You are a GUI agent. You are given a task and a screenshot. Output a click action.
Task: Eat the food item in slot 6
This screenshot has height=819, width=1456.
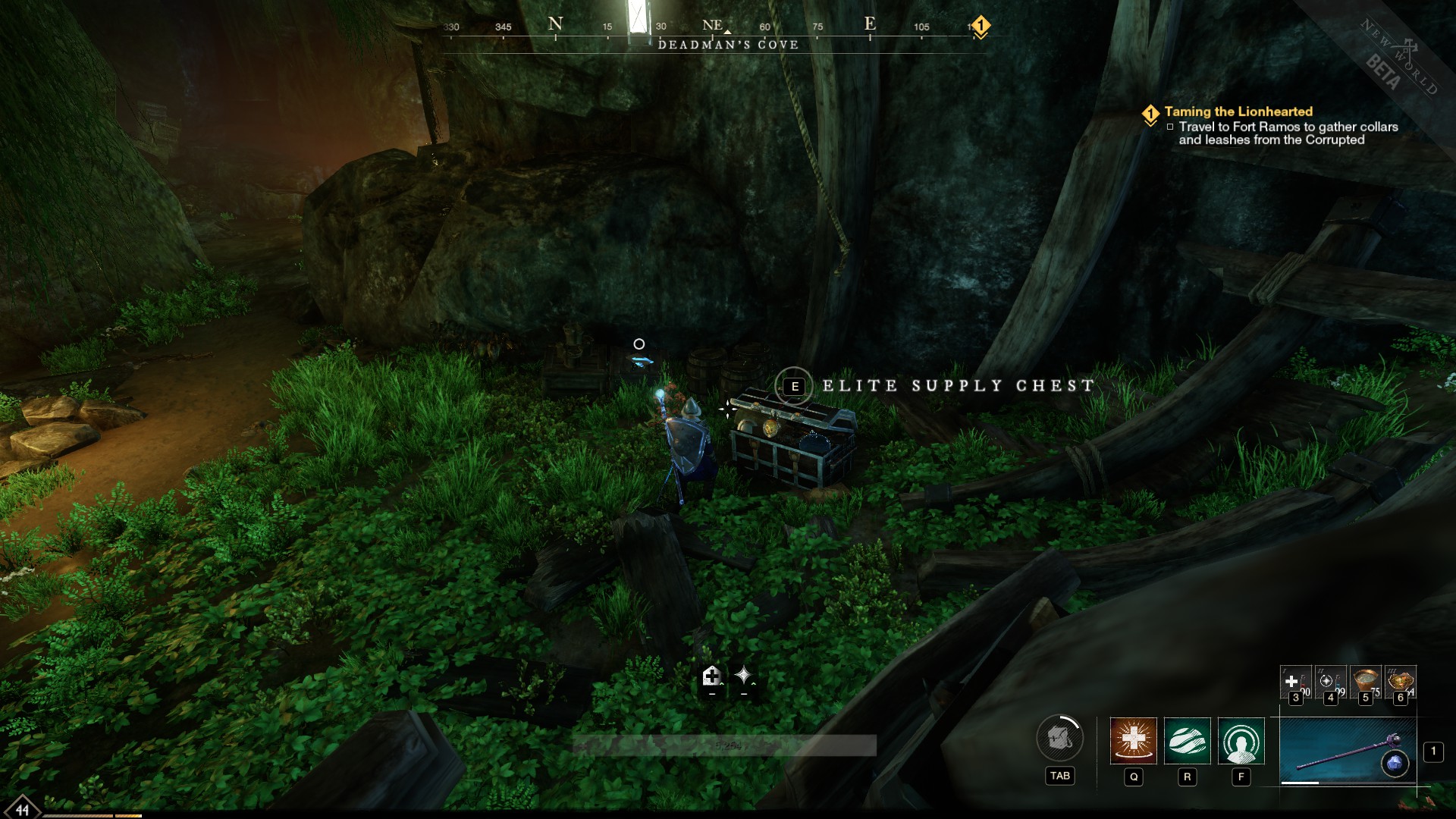point(1400,681)
